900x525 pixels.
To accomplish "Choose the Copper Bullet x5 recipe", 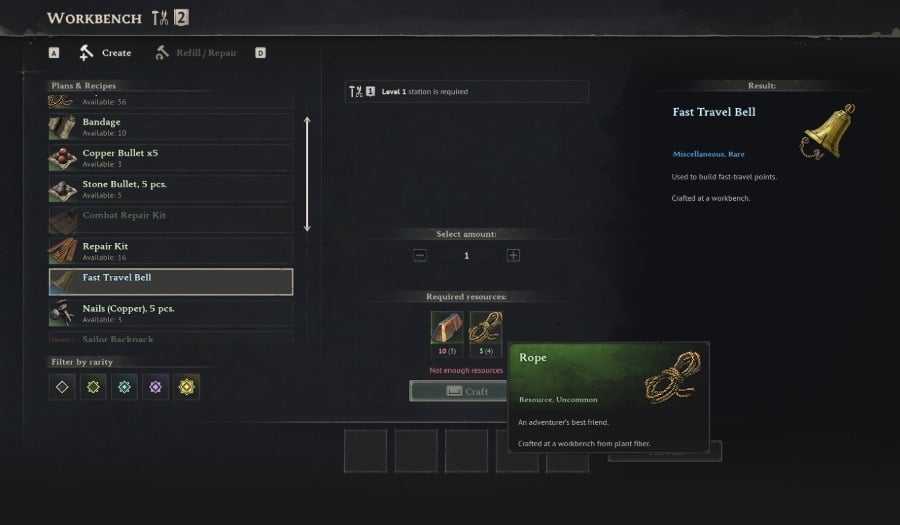I will tap(170, 158).
